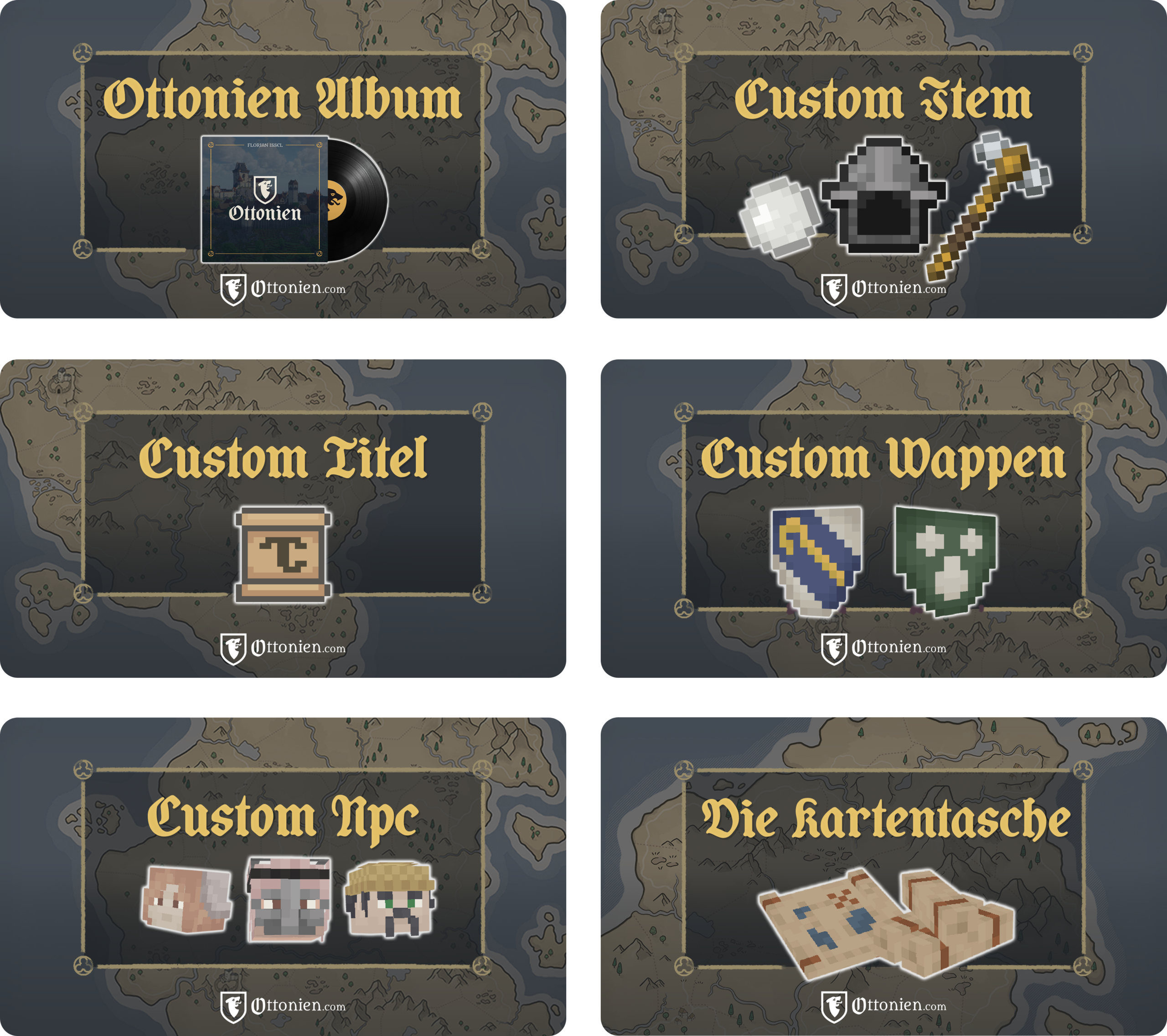Viewport: 1167px width, 1036px height.
Task: Choose the Custom Titel card
Action: pos(283,518)
